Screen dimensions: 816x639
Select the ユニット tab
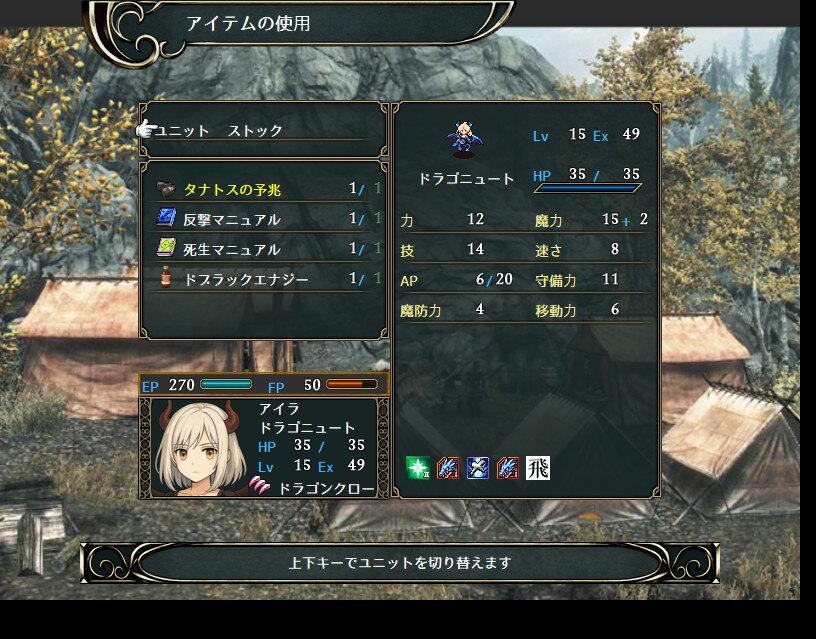pyautogui.click(x=183, y=131)
